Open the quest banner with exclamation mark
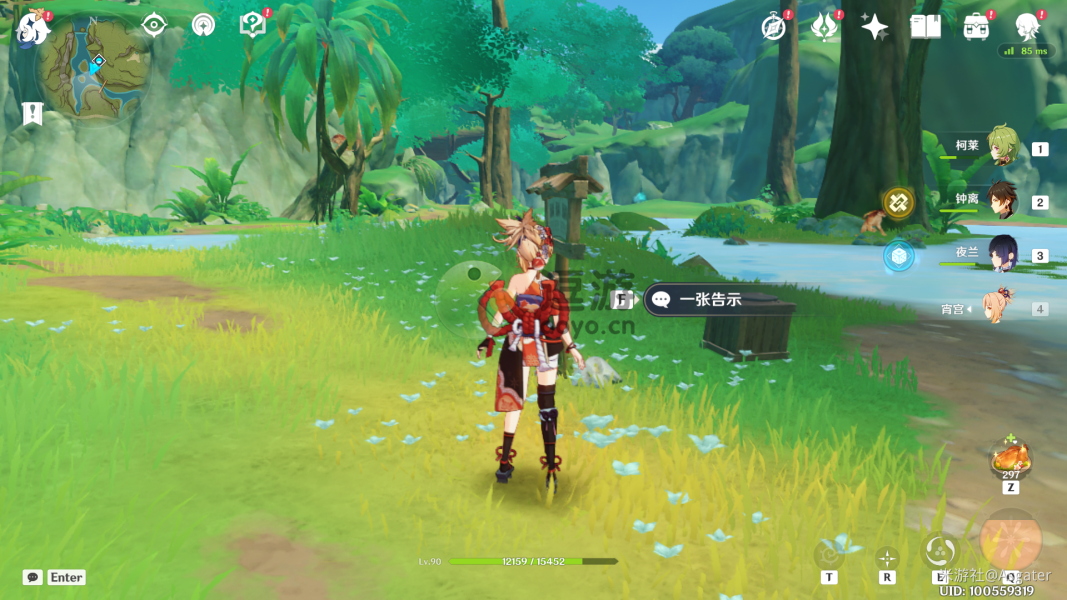The image size is (1067, 600). tap(32, 113)
